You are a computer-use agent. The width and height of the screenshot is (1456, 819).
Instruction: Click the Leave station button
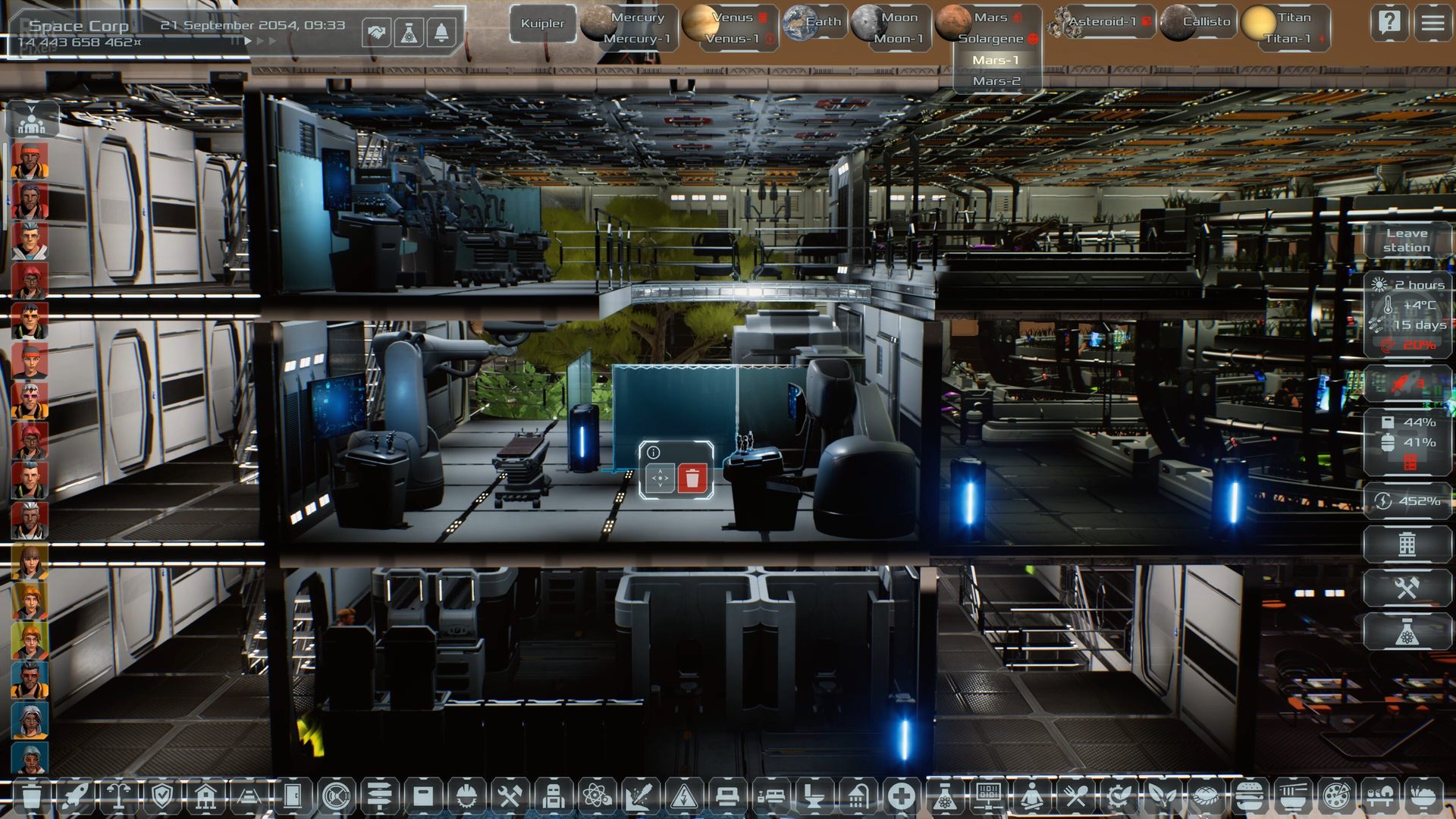[1407, 240]
